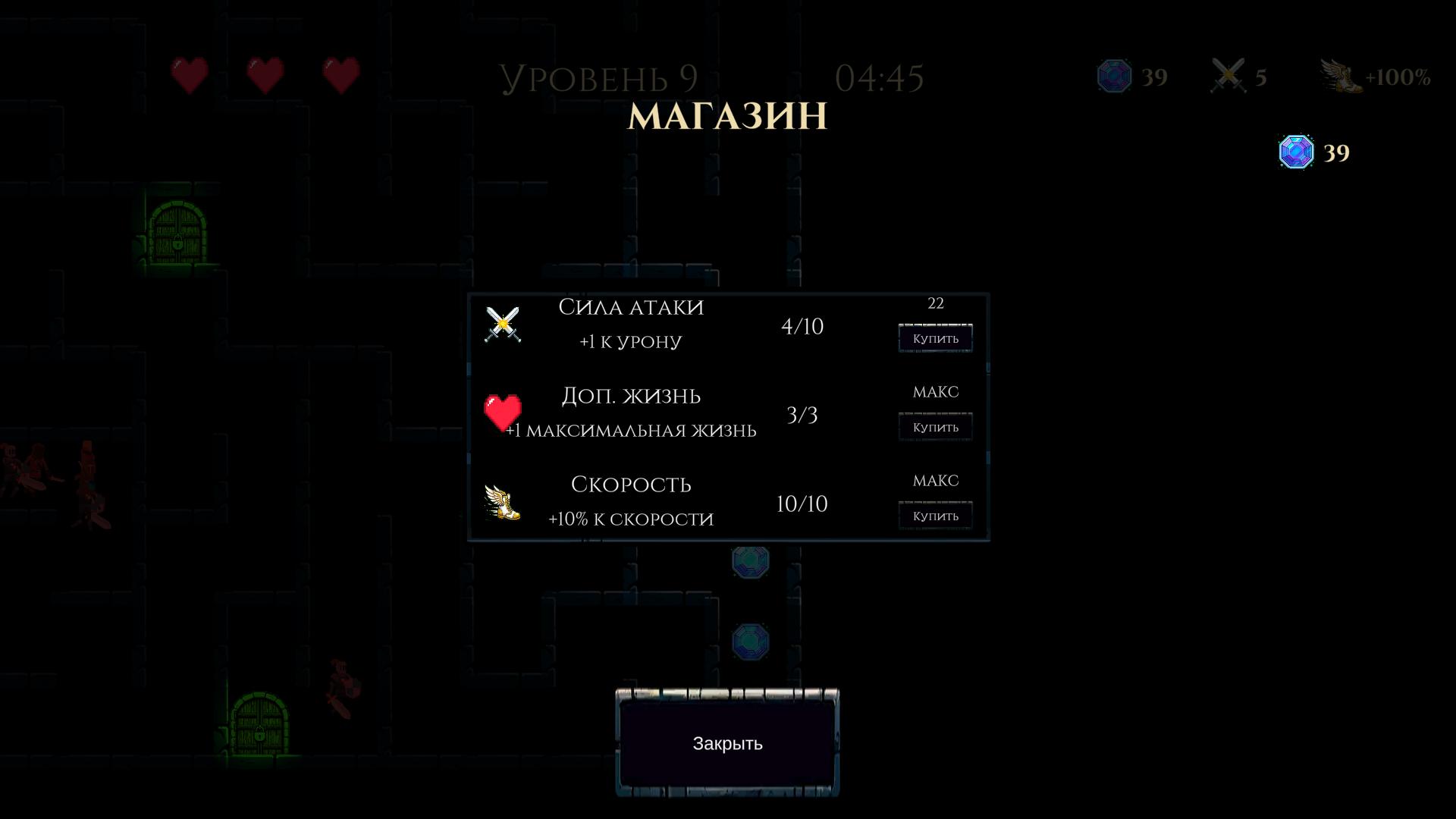Click the gem currency icon in the top bar
This screenshot has width=1456, height=819.
coord(1112,76)
